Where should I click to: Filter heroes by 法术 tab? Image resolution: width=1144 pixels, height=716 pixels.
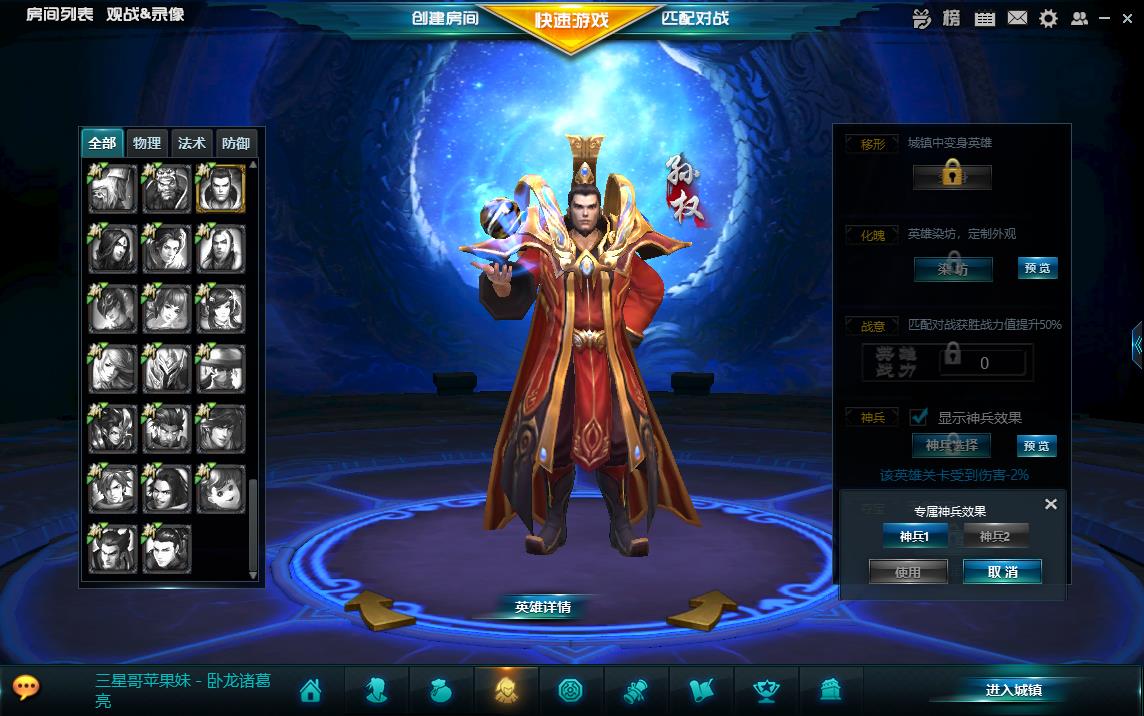tap(192, 143)
